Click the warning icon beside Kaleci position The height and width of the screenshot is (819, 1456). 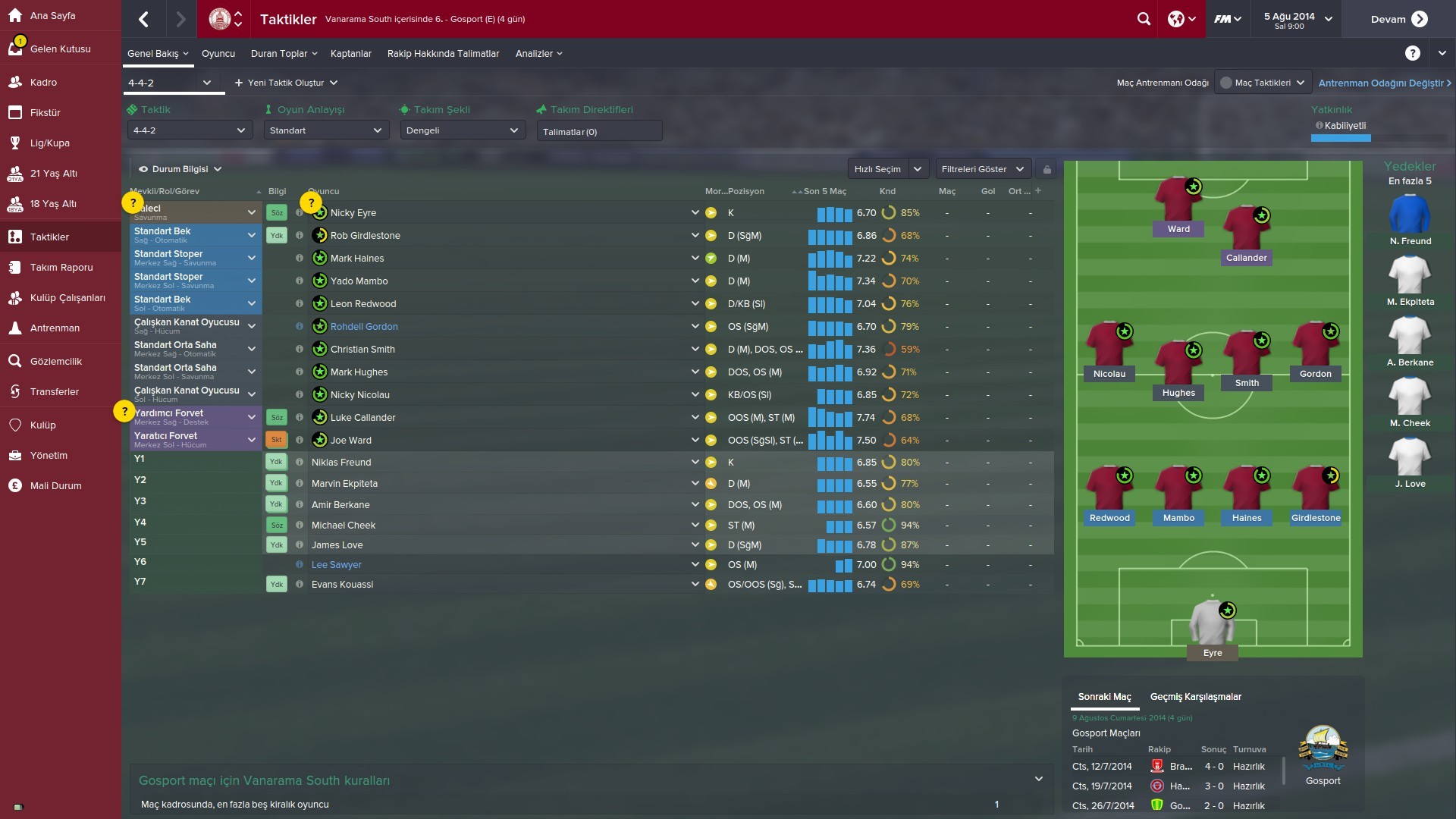[133, 202]
